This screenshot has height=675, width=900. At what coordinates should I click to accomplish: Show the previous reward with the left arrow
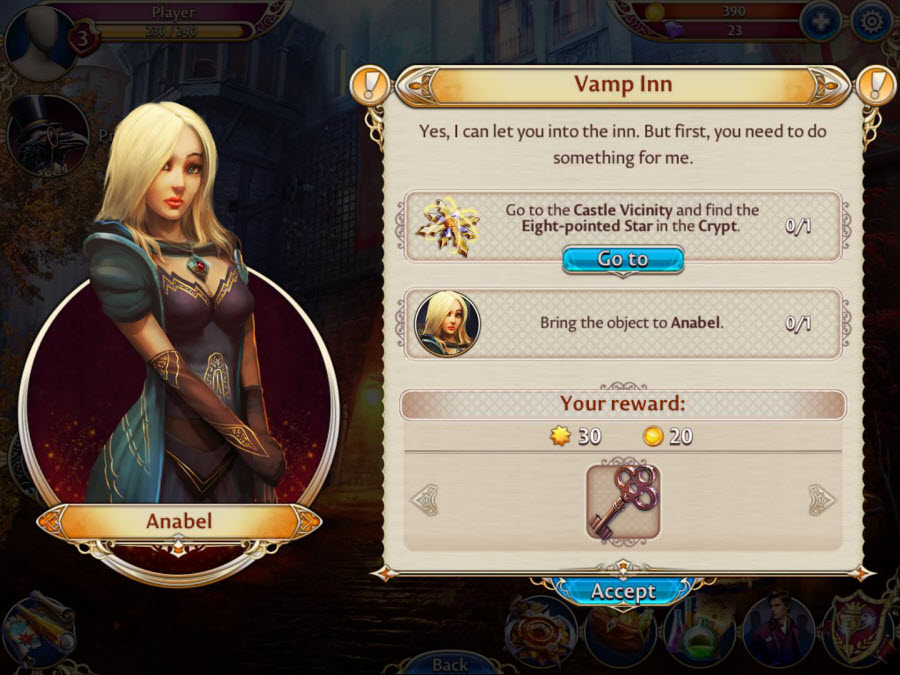[x=425, y=499]
